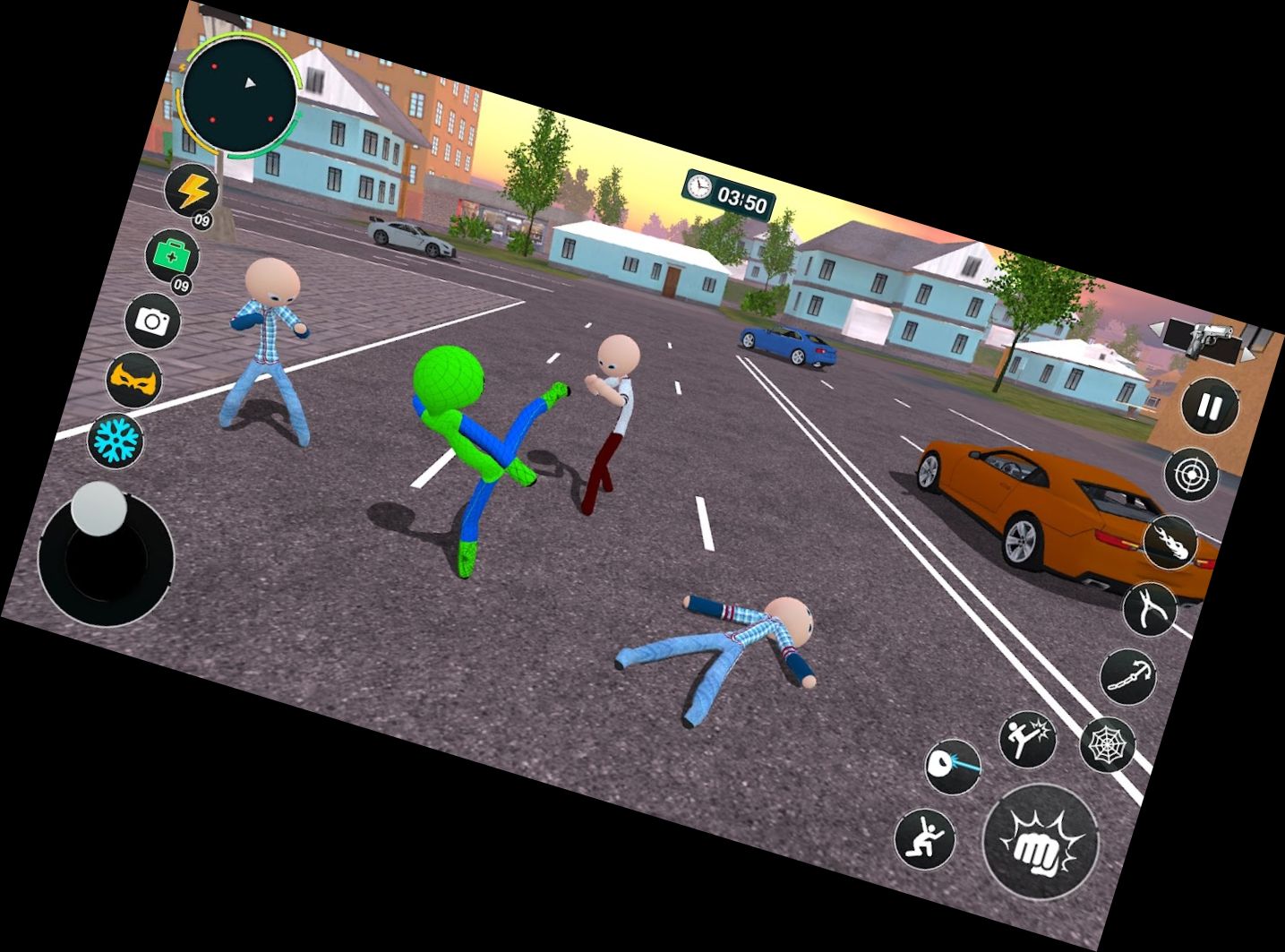Shoot the spider web ability
Viewport: 1285px width, 952px height.
point(1108,744)
